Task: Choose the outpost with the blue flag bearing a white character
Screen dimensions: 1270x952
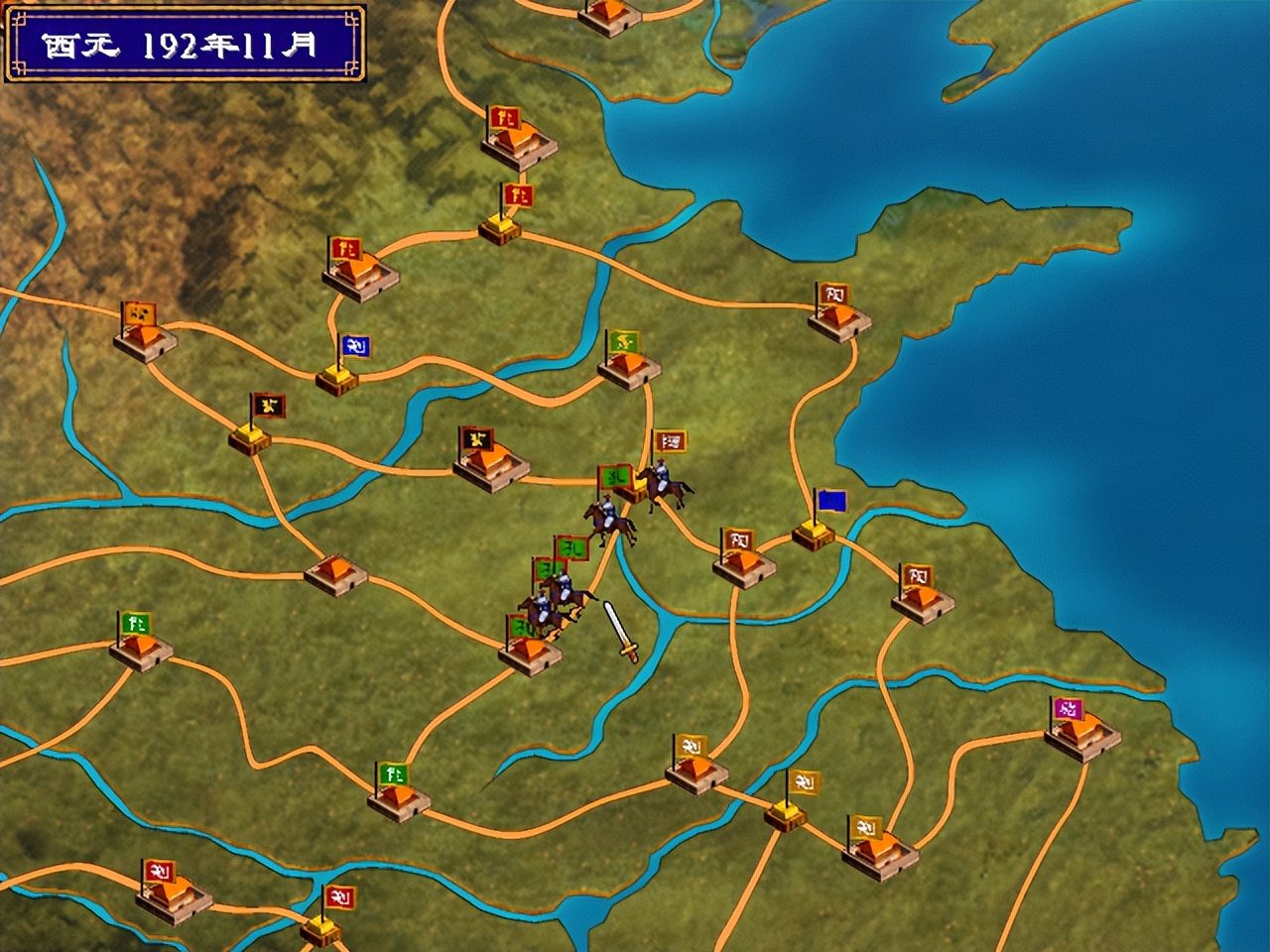Action: pos(338,375)
